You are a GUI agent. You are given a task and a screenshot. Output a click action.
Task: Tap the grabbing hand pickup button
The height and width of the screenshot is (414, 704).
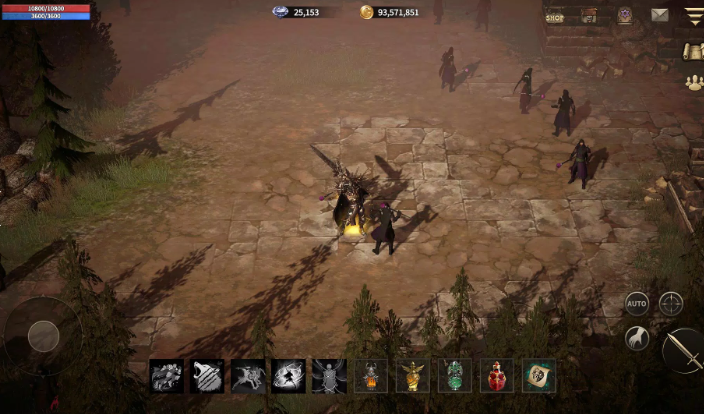tap(637, 338)
